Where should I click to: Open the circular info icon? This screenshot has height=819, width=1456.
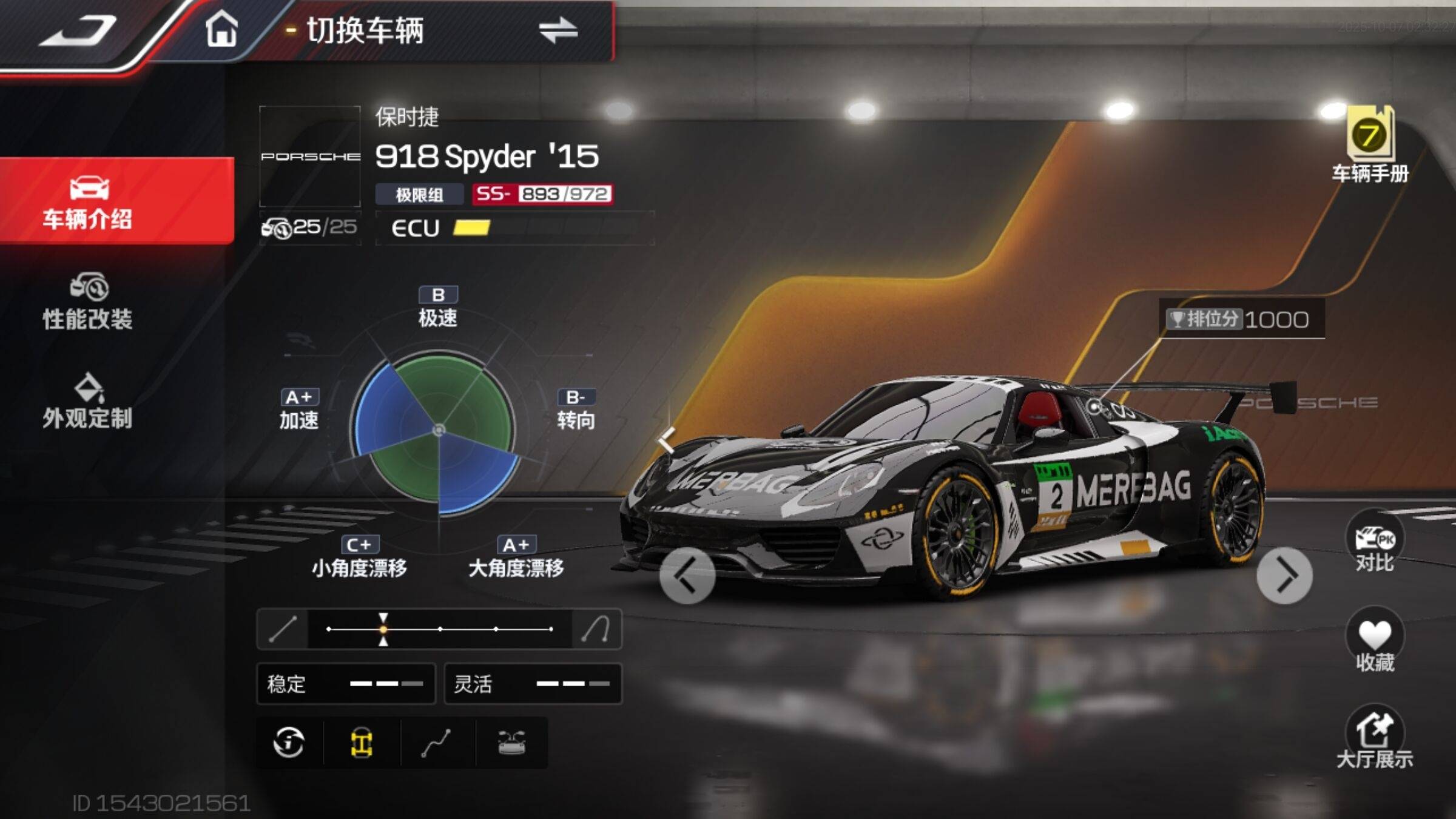click(x=289, y=743)
